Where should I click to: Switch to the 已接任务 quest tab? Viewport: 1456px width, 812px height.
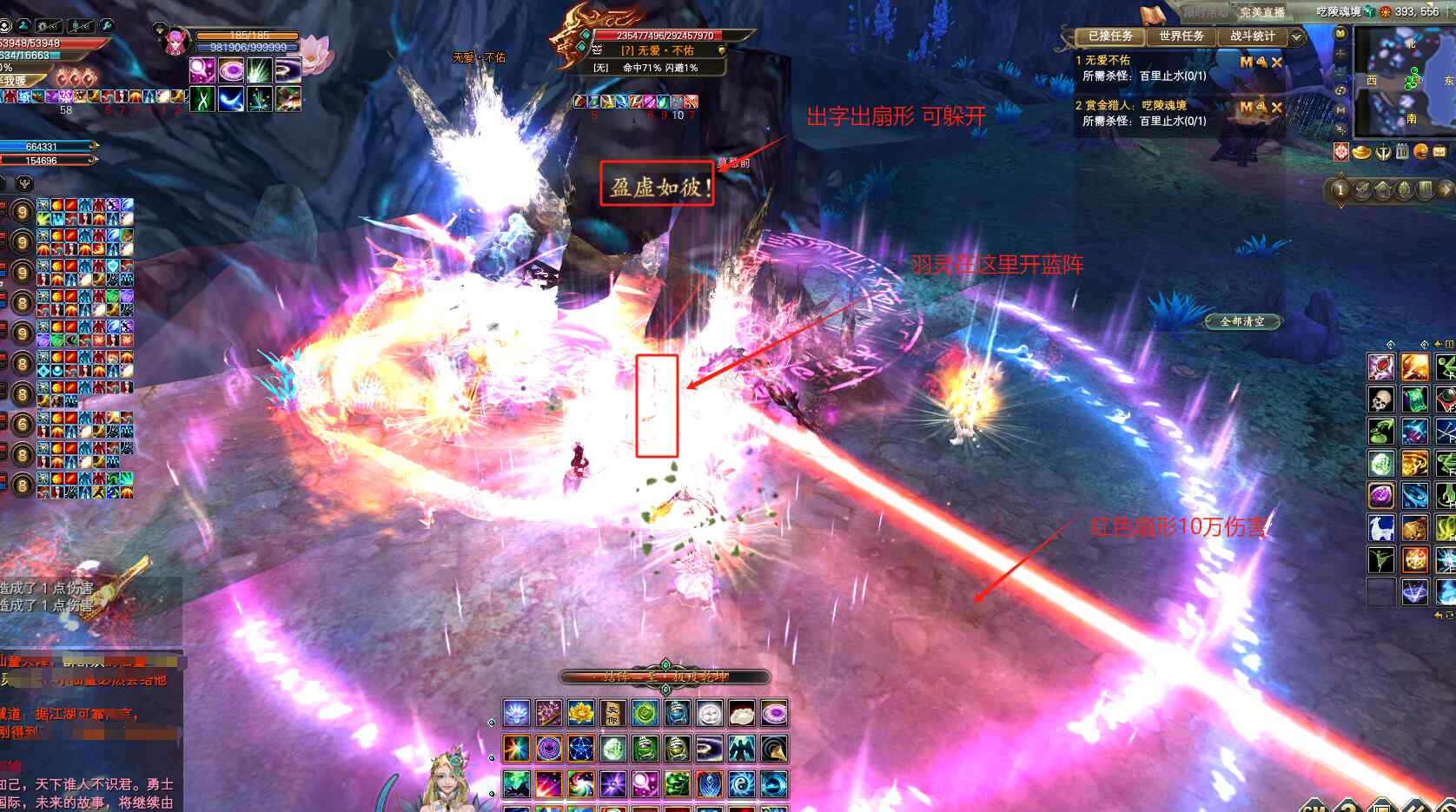[1110, 36]
